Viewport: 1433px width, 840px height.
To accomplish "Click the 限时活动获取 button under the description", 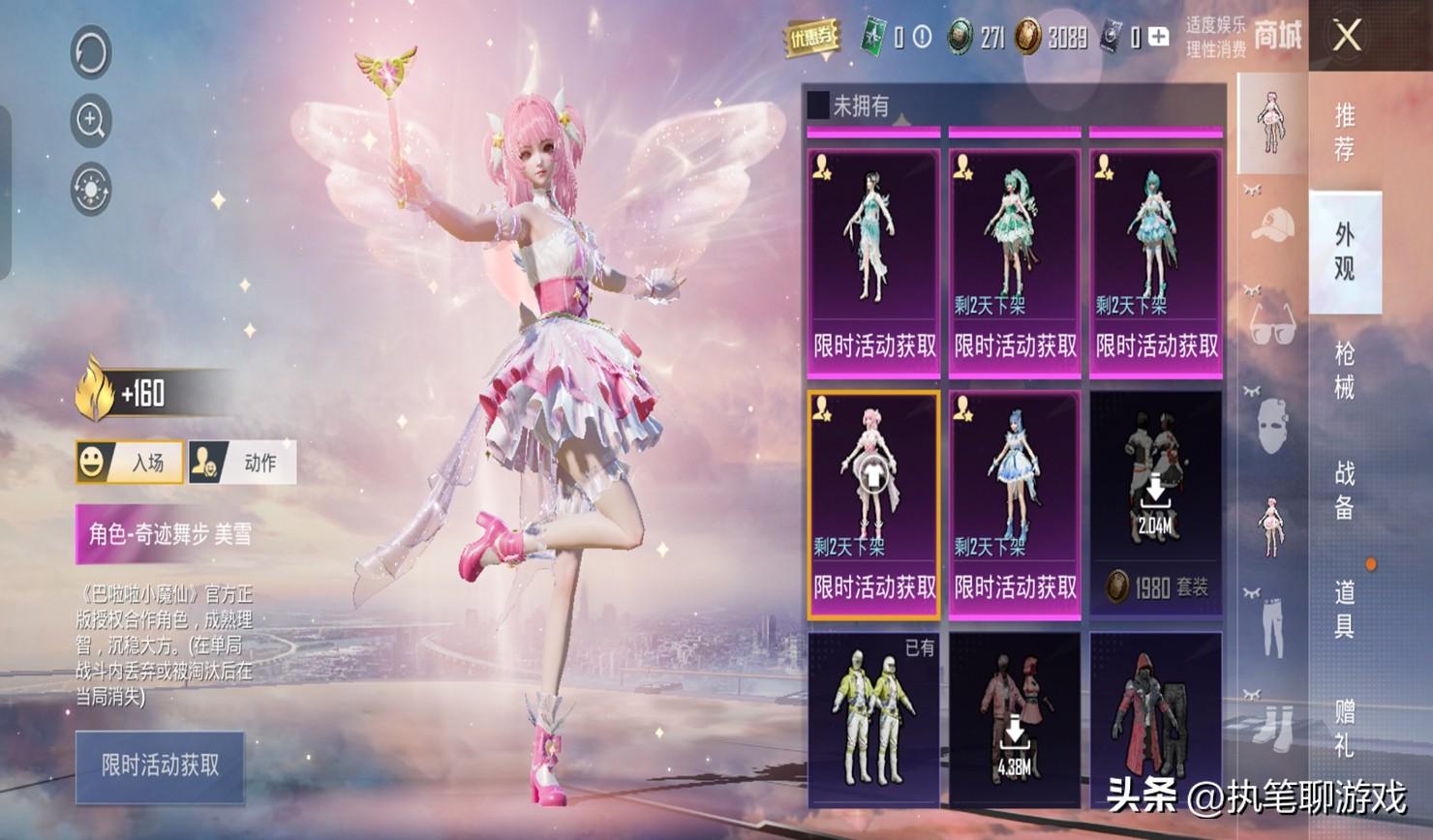I will click(160, 766).
